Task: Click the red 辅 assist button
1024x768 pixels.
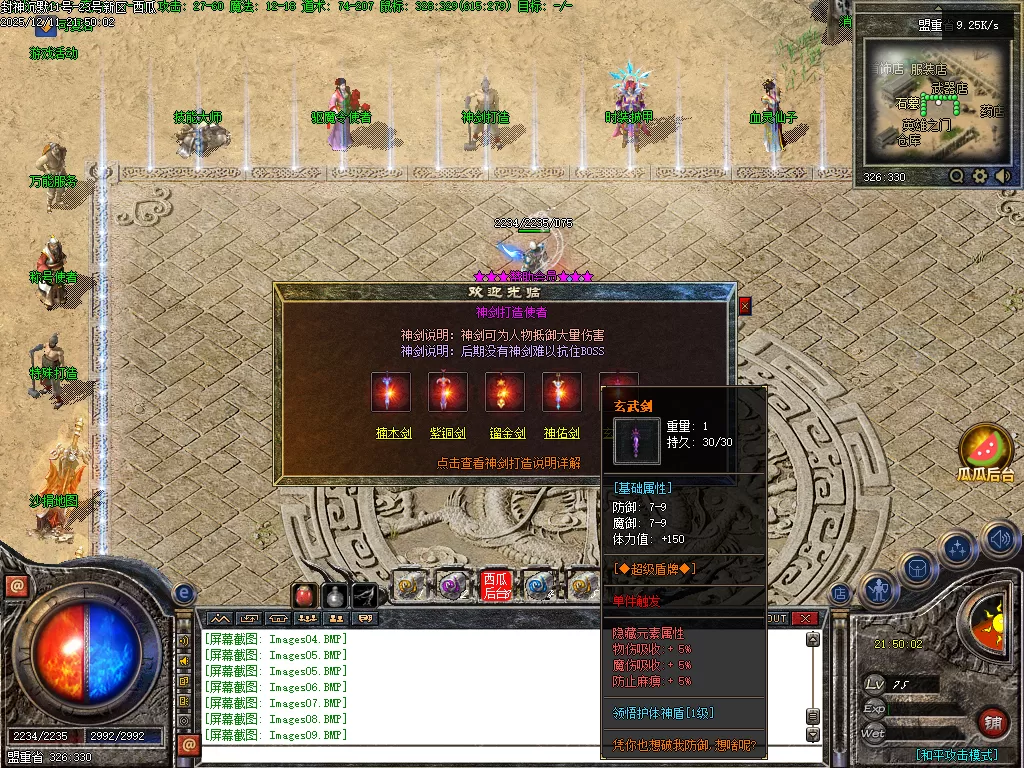Action: 993,722
